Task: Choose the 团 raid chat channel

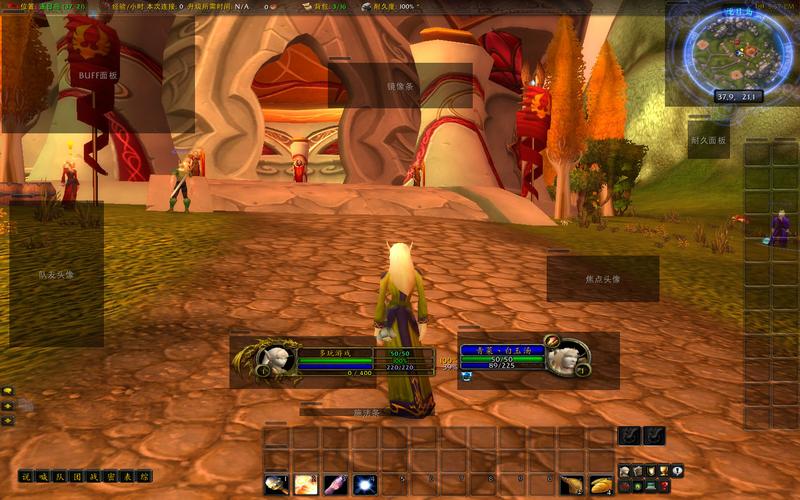Action: click(77, 476)
